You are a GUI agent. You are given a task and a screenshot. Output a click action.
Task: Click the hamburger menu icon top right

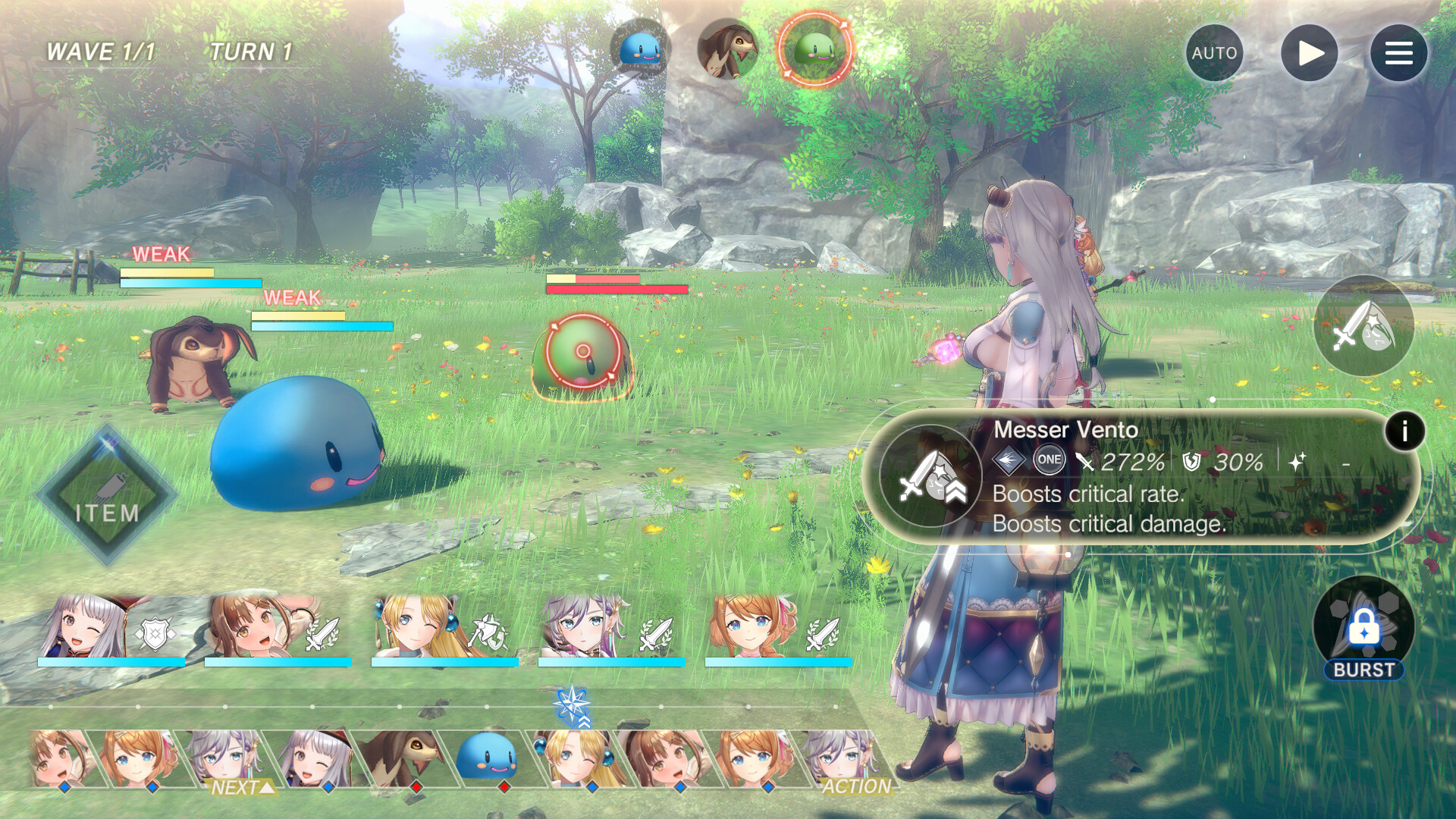click(x=1399, y=52)
